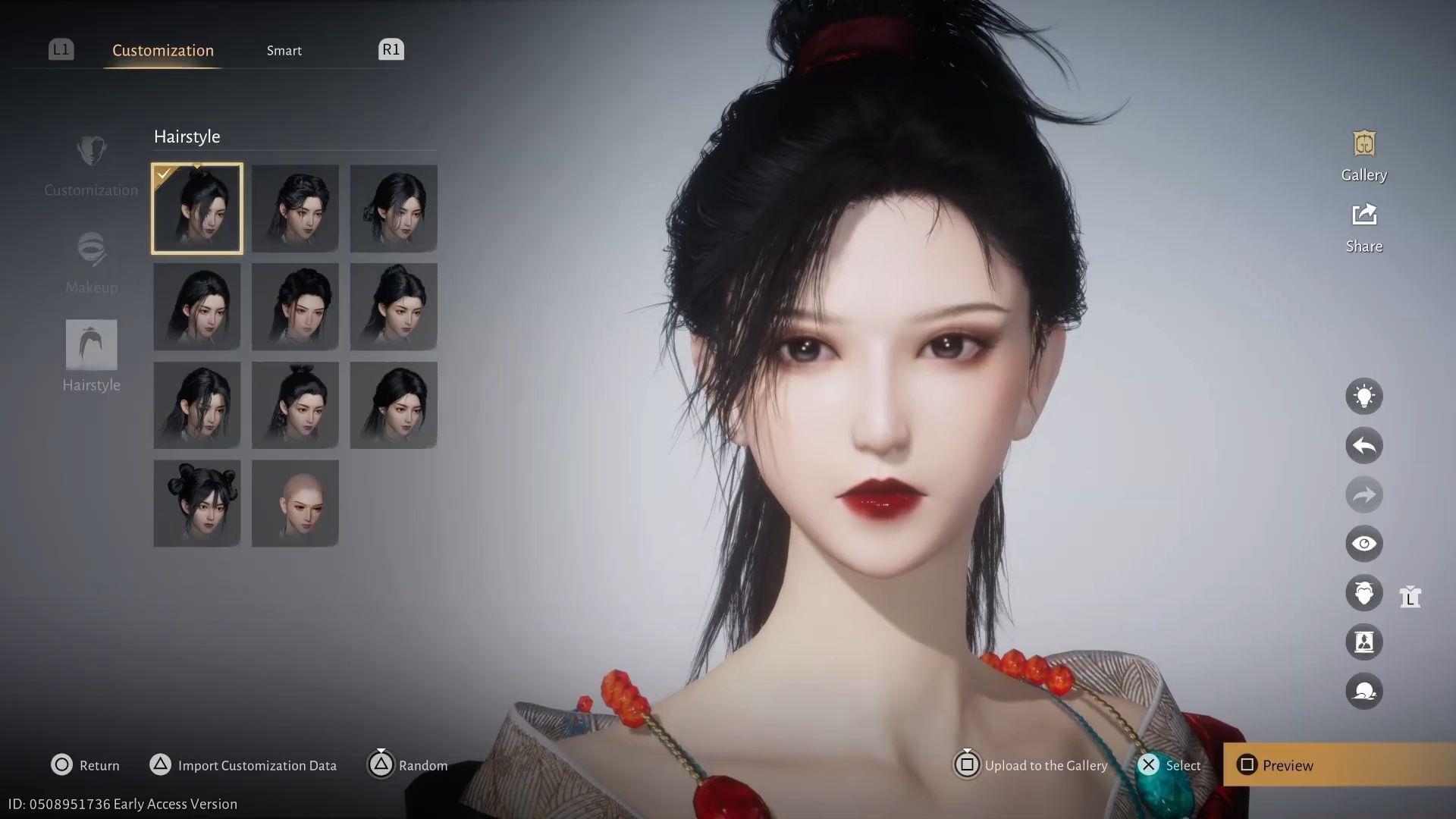Click the character face icon
The height and width of the screenshot is (819, 1456).
tap(1363, 592)
